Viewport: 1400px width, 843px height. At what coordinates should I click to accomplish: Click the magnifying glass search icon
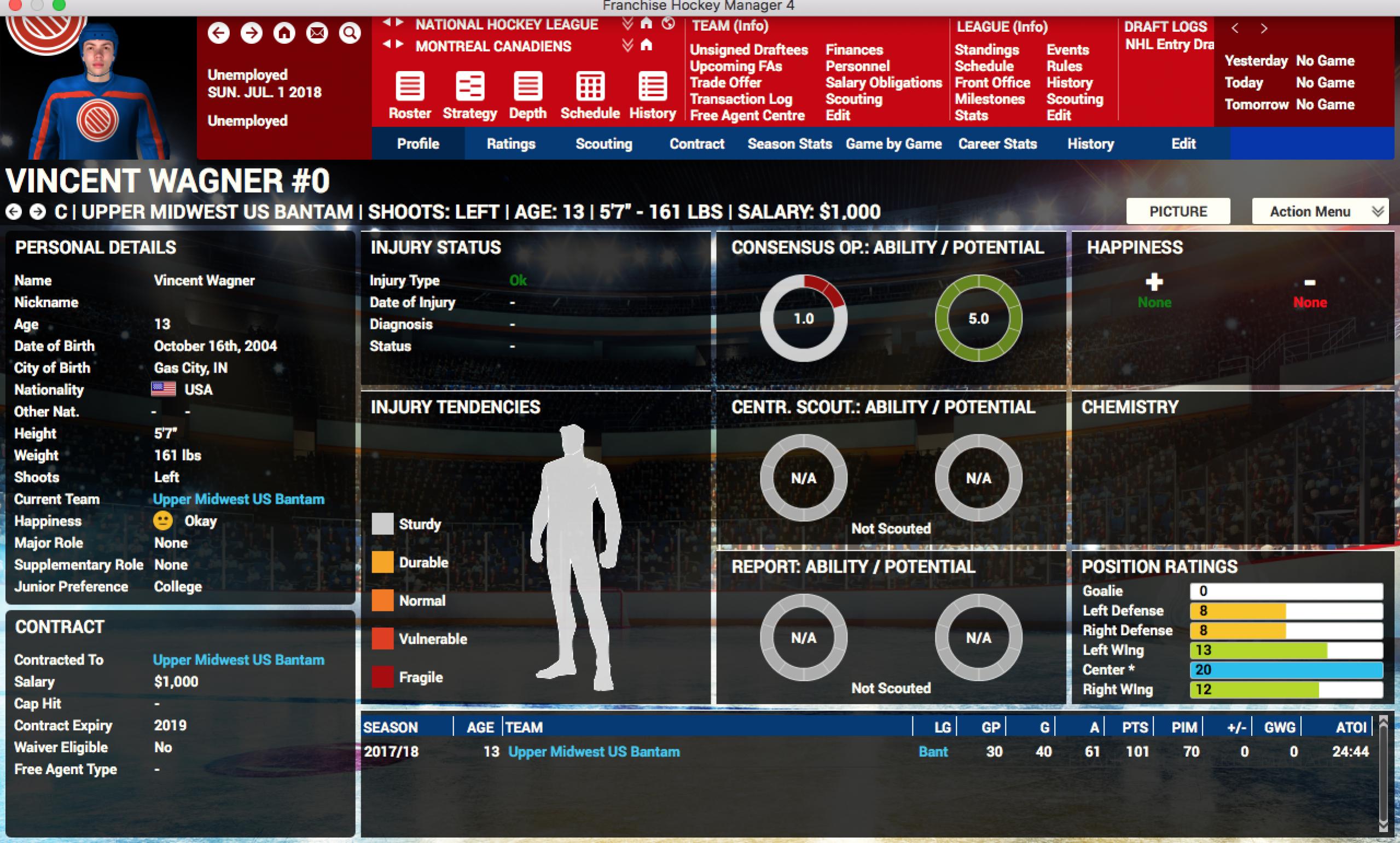350,33
